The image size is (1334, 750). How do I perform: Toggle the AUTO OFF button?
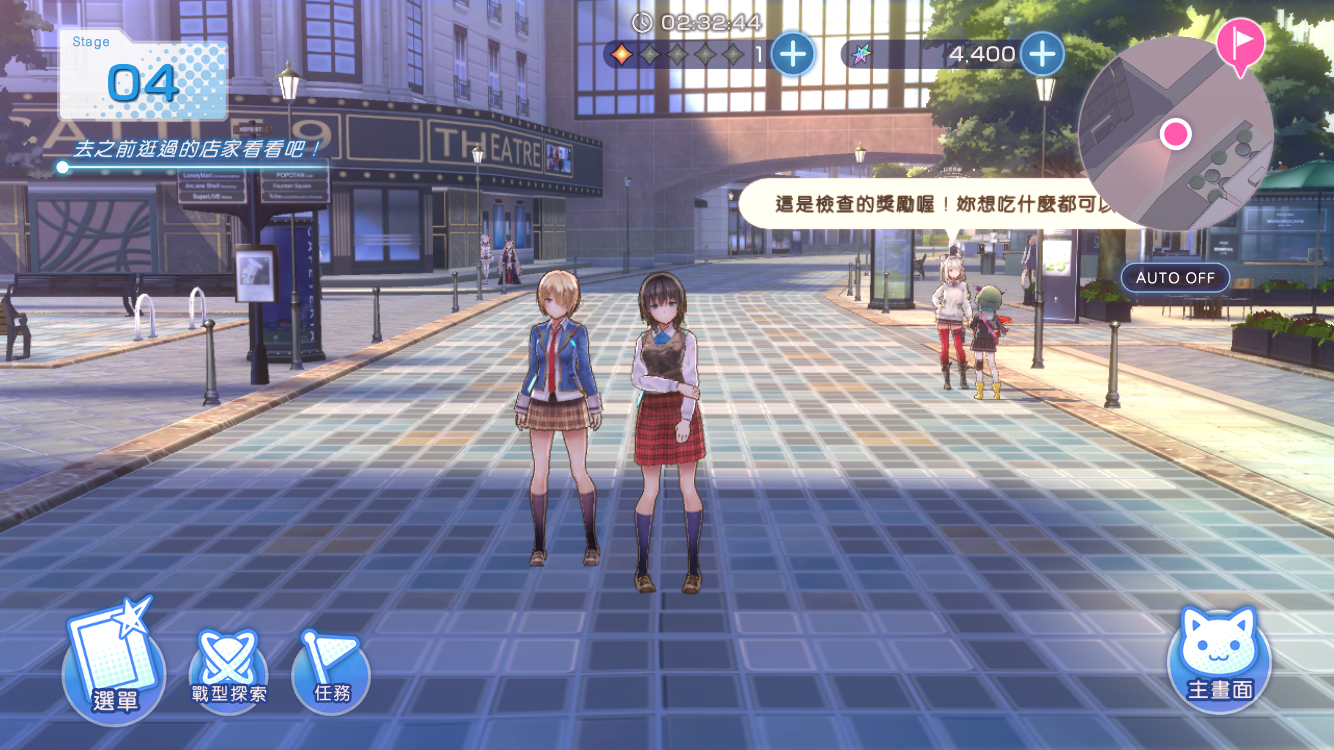(1174, 277)
